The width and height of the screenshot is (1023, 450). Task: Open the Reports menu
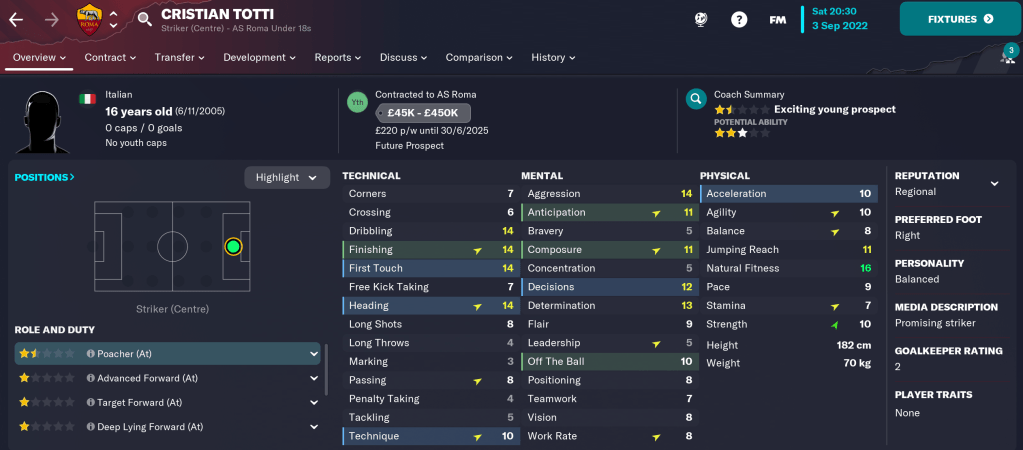[x=338, y=58]
